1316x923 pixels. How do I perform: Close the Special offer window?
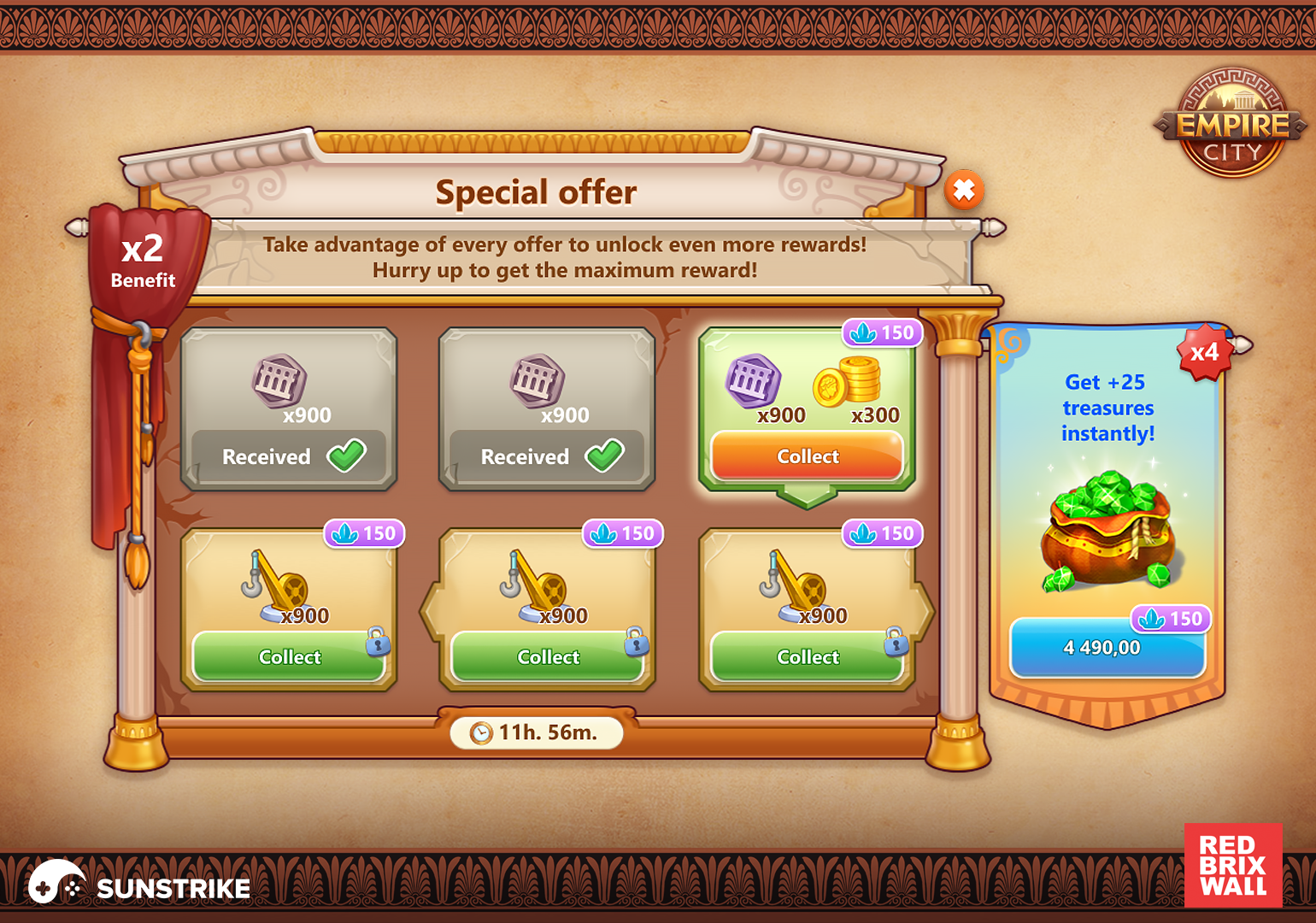click(x=964, y=190)
